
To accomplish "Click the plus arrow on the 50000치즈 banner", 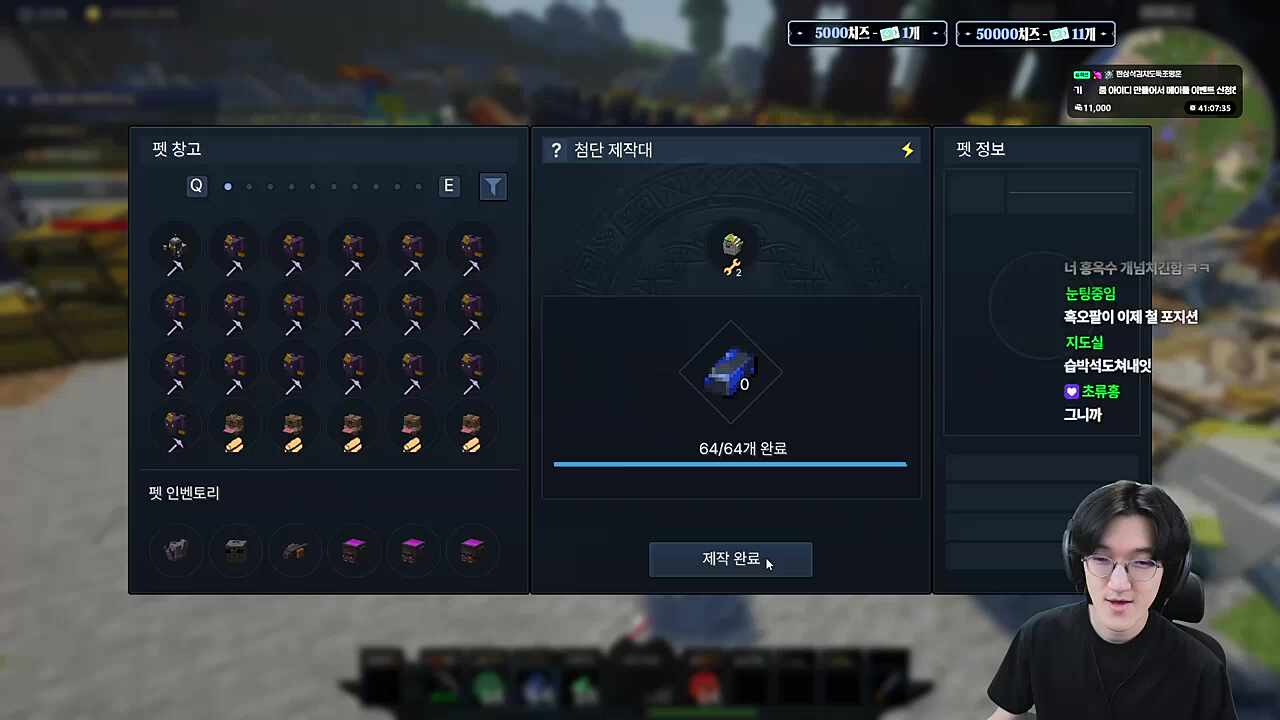I will coord(1105,33).
